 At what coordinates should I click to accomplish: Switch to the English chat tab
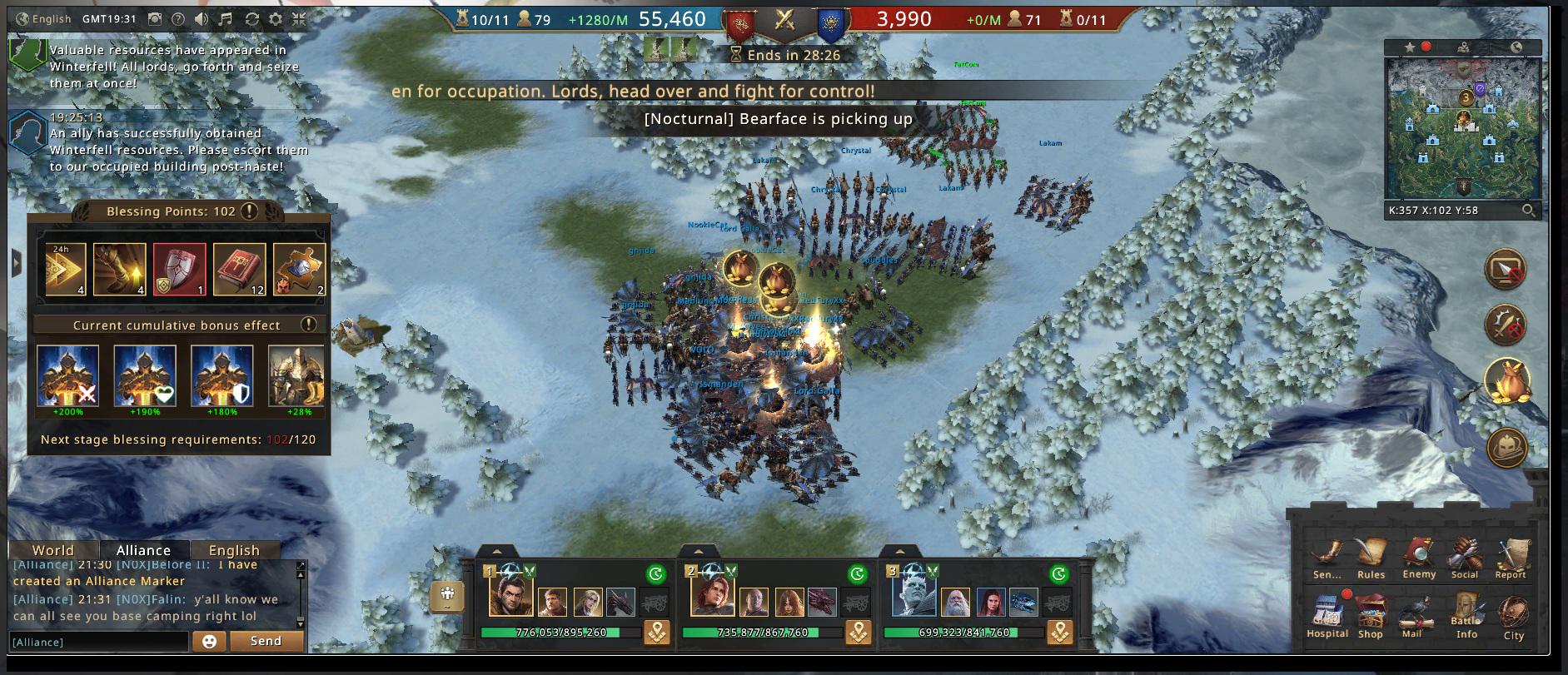point(234,550)
